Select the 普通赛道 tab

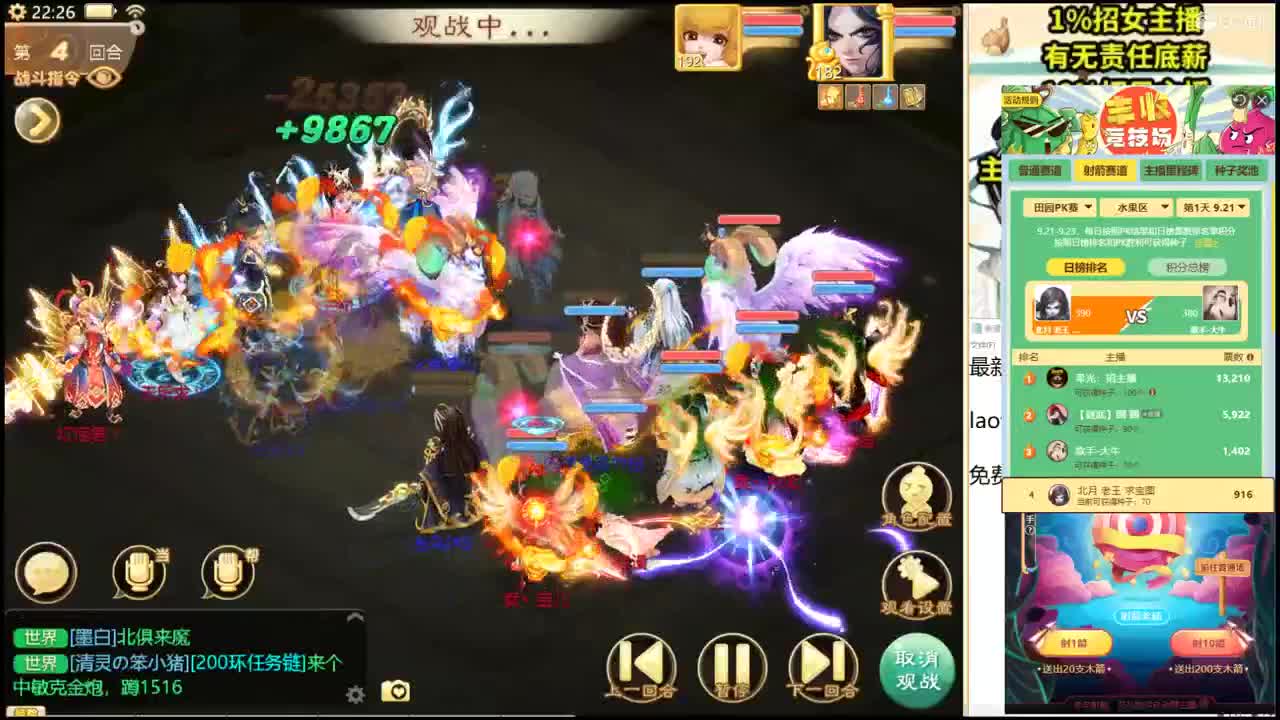[x=1040, y=170]
